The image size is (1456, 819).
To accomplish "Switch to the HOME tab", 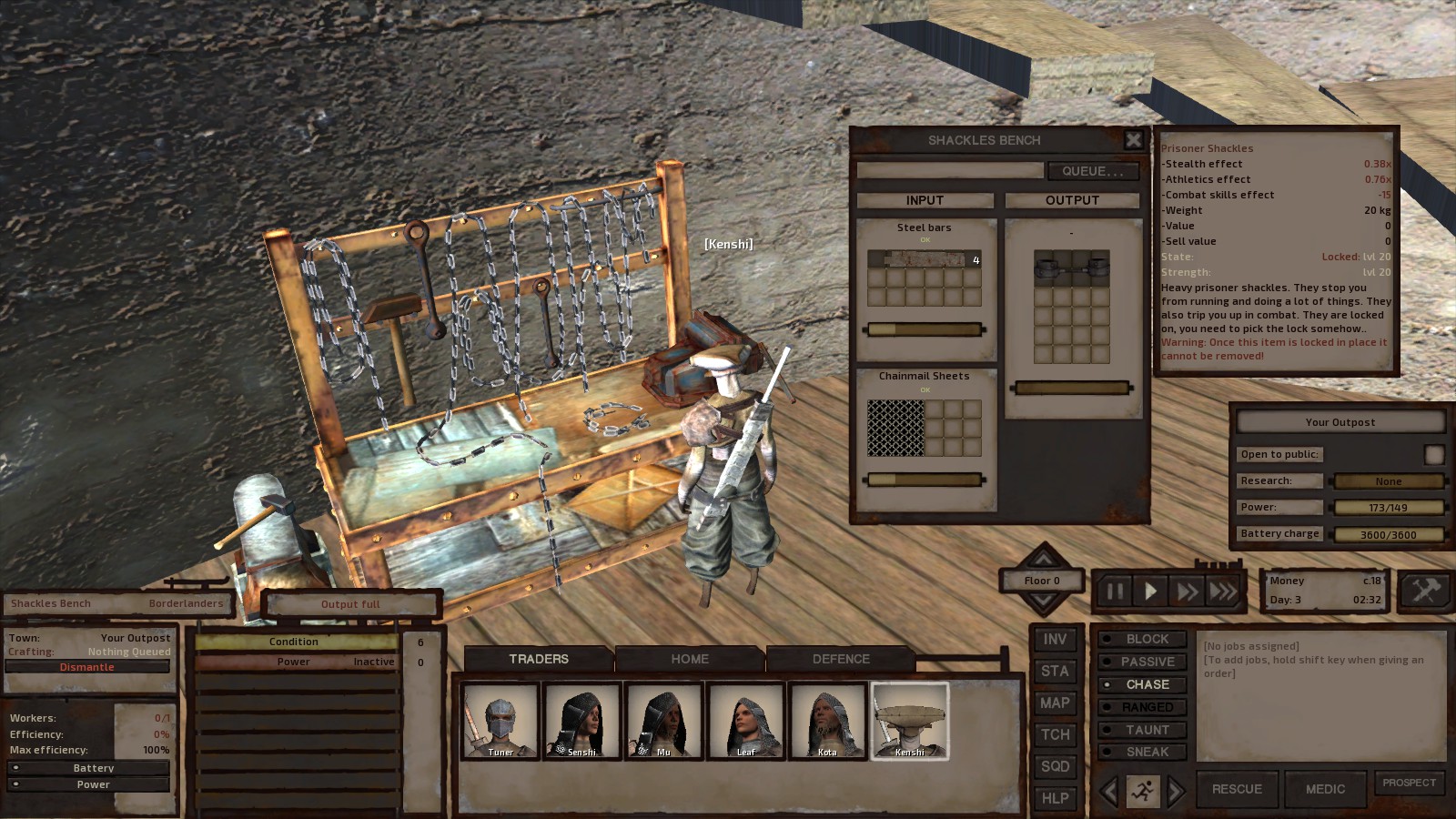I will pyautogui.click(x=690, y=659).
